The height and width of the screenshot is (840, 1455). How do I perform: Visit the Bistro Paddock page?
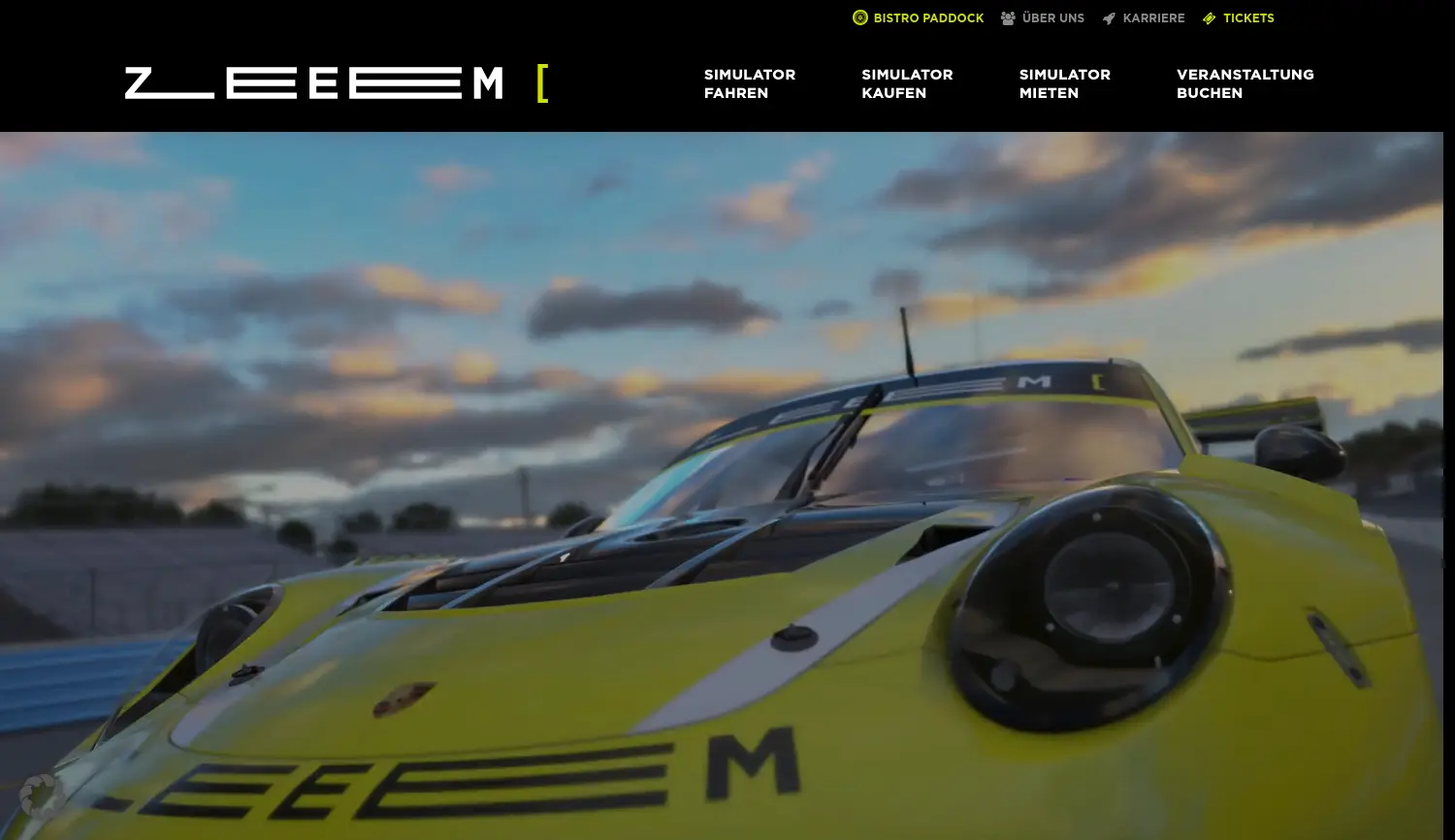click(927, 17)
